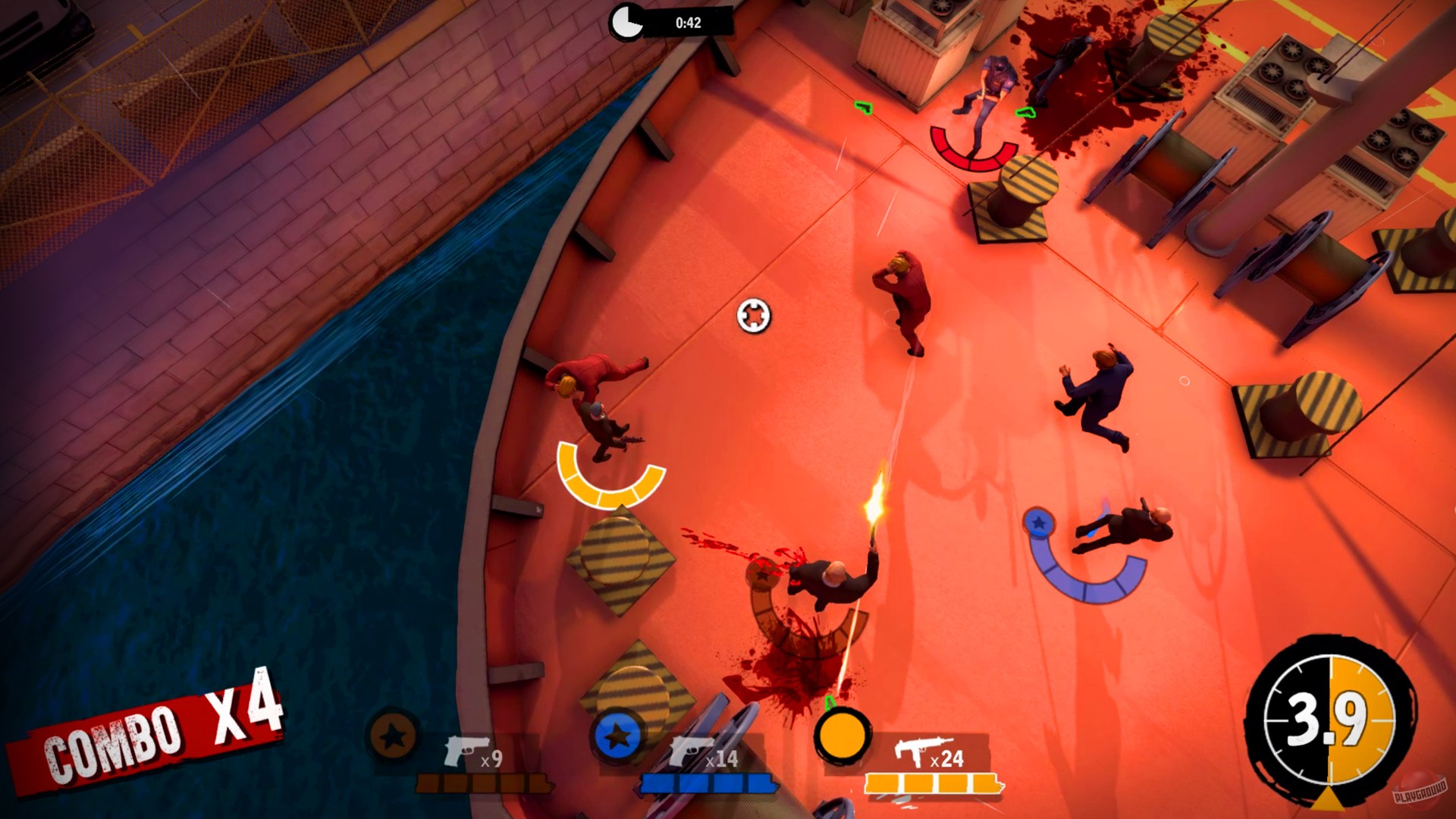The height and width of the screenshot is (819, 1456).
Task: Click the green weapon pickup by the blood pool
Action: (x=1026, y=112)
